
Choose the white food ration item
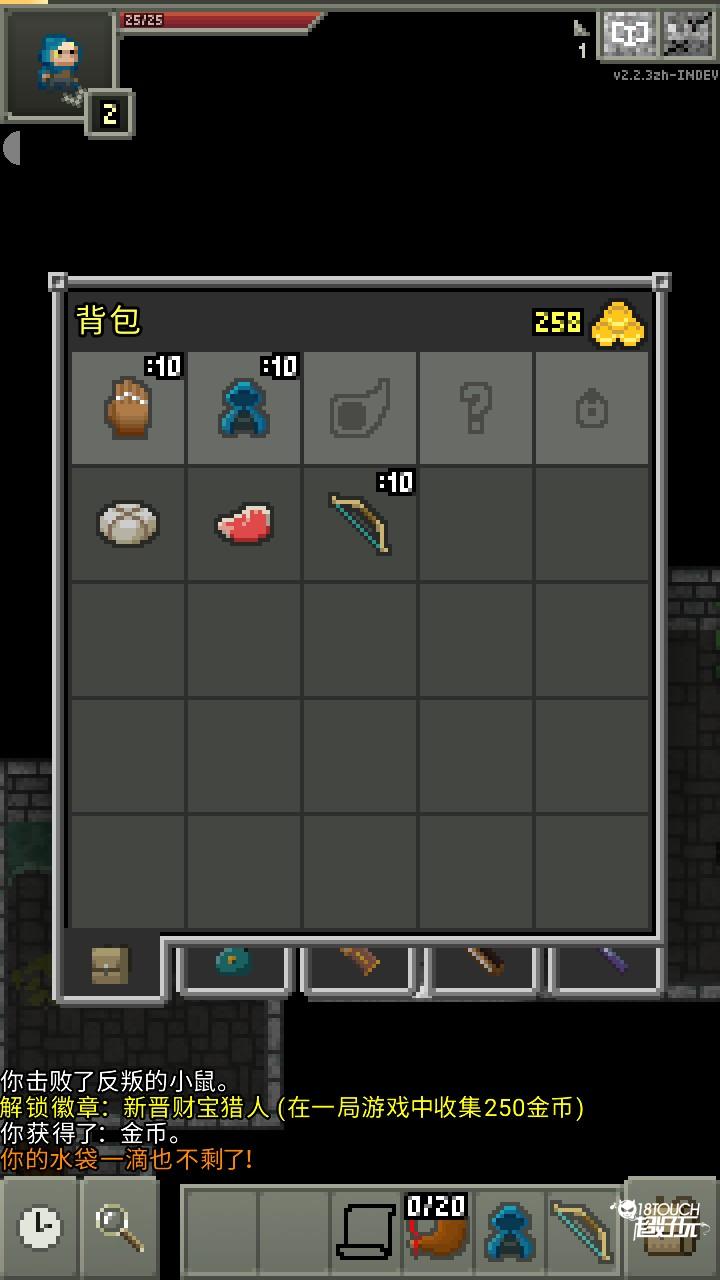point(129,523)
